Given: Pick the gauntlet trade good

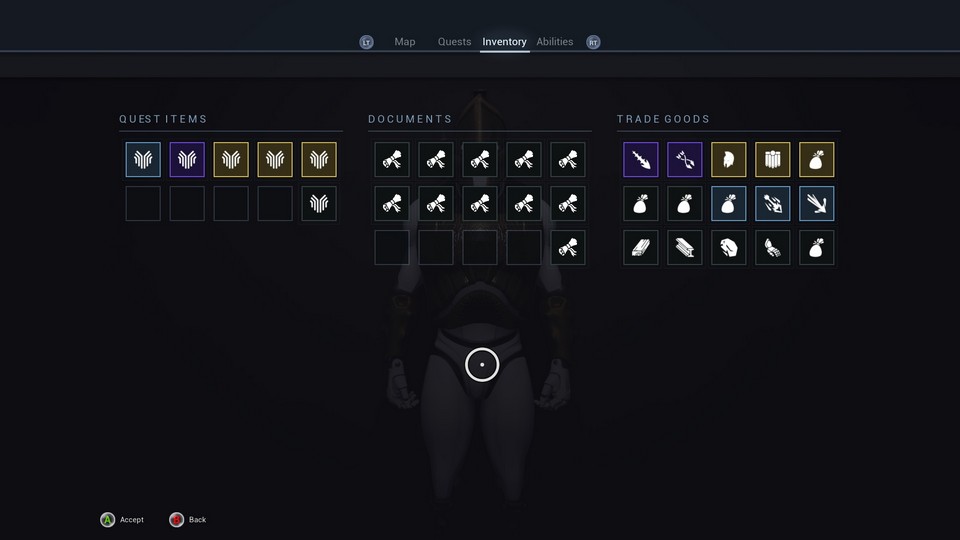Looking at the screenshot, I should click(773, 248).
